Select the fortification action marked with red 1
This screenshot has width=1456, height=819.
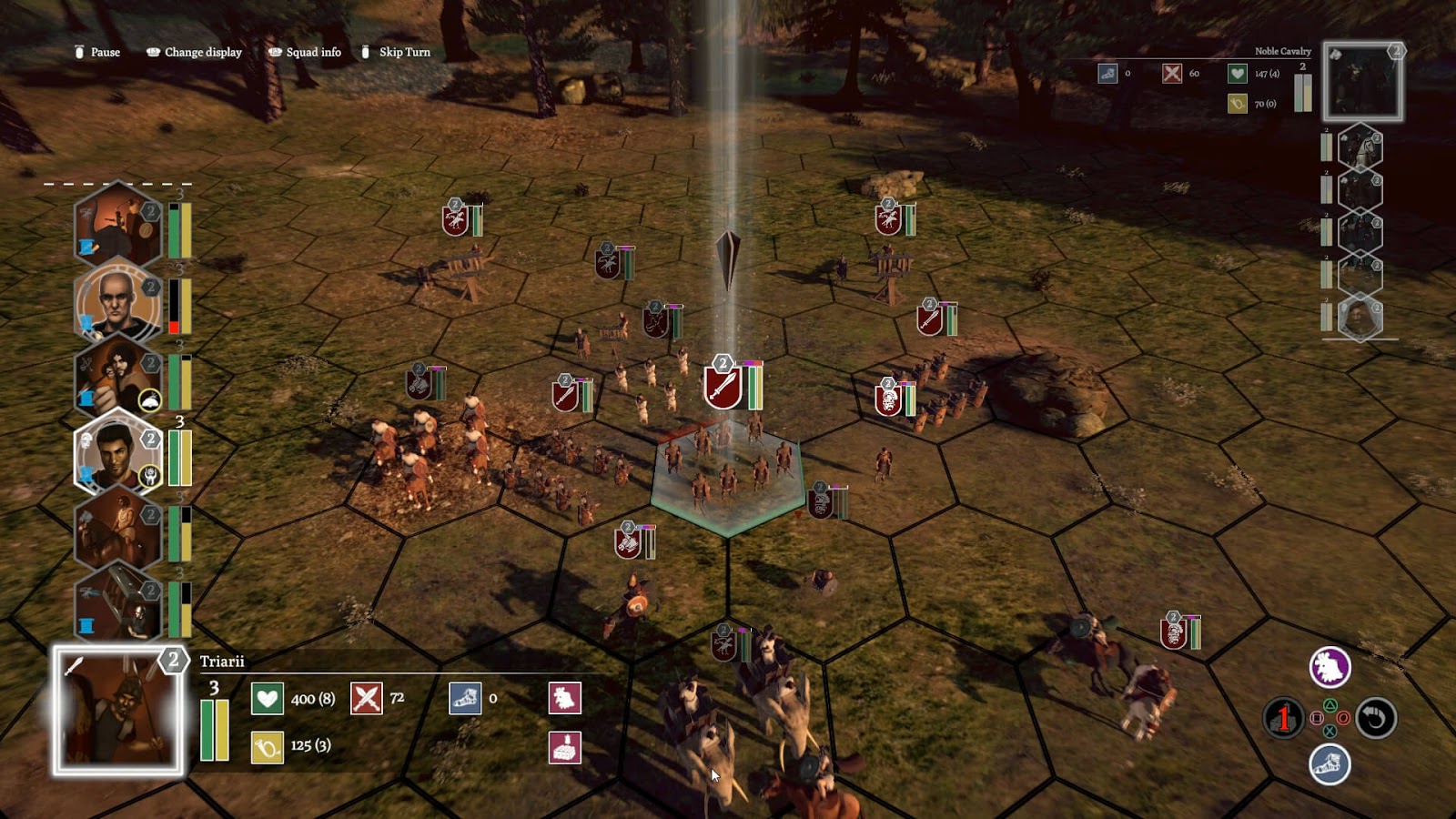(1283, 718)
